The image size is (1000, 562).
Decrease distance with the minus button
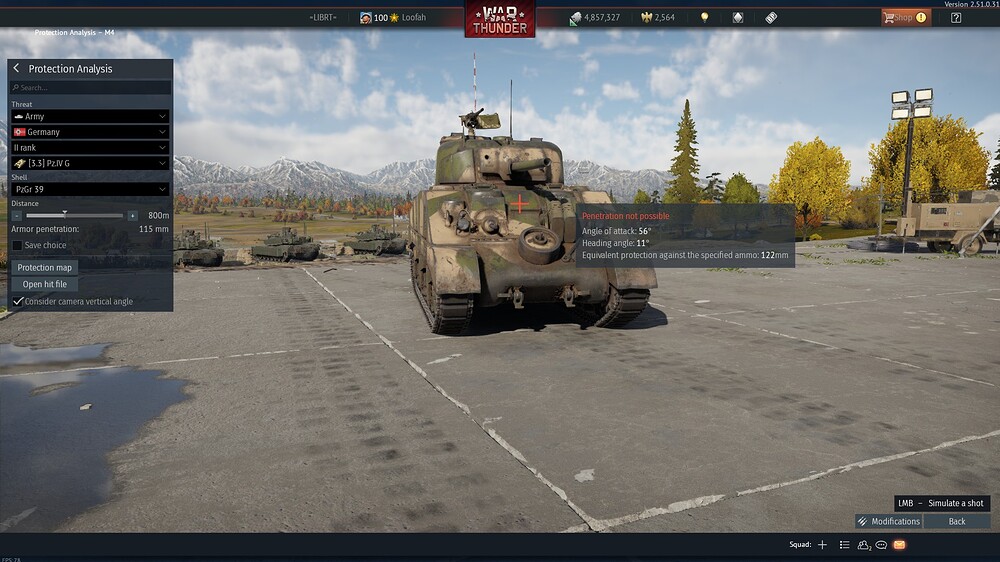click(x=17, y=215)
